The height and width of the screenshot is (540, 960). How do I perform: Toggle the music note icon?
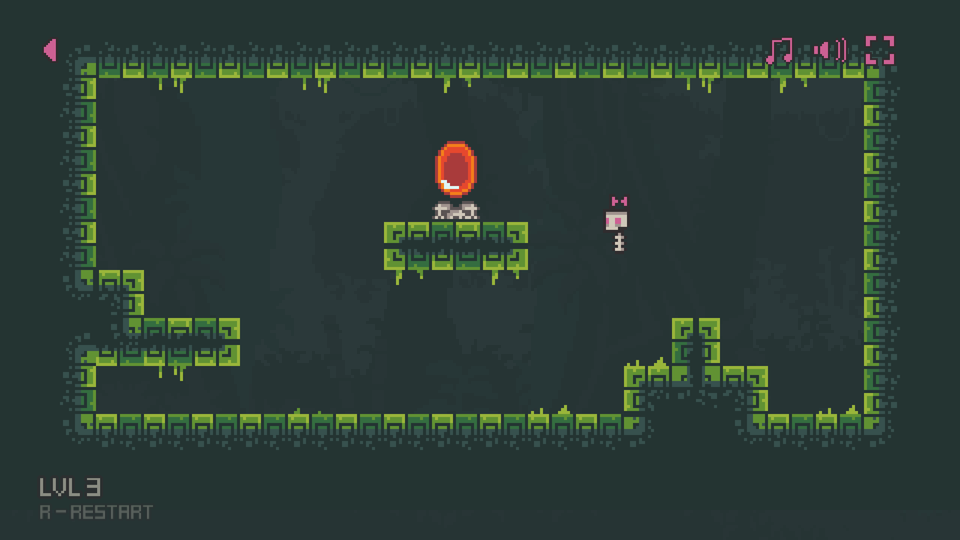780,50
